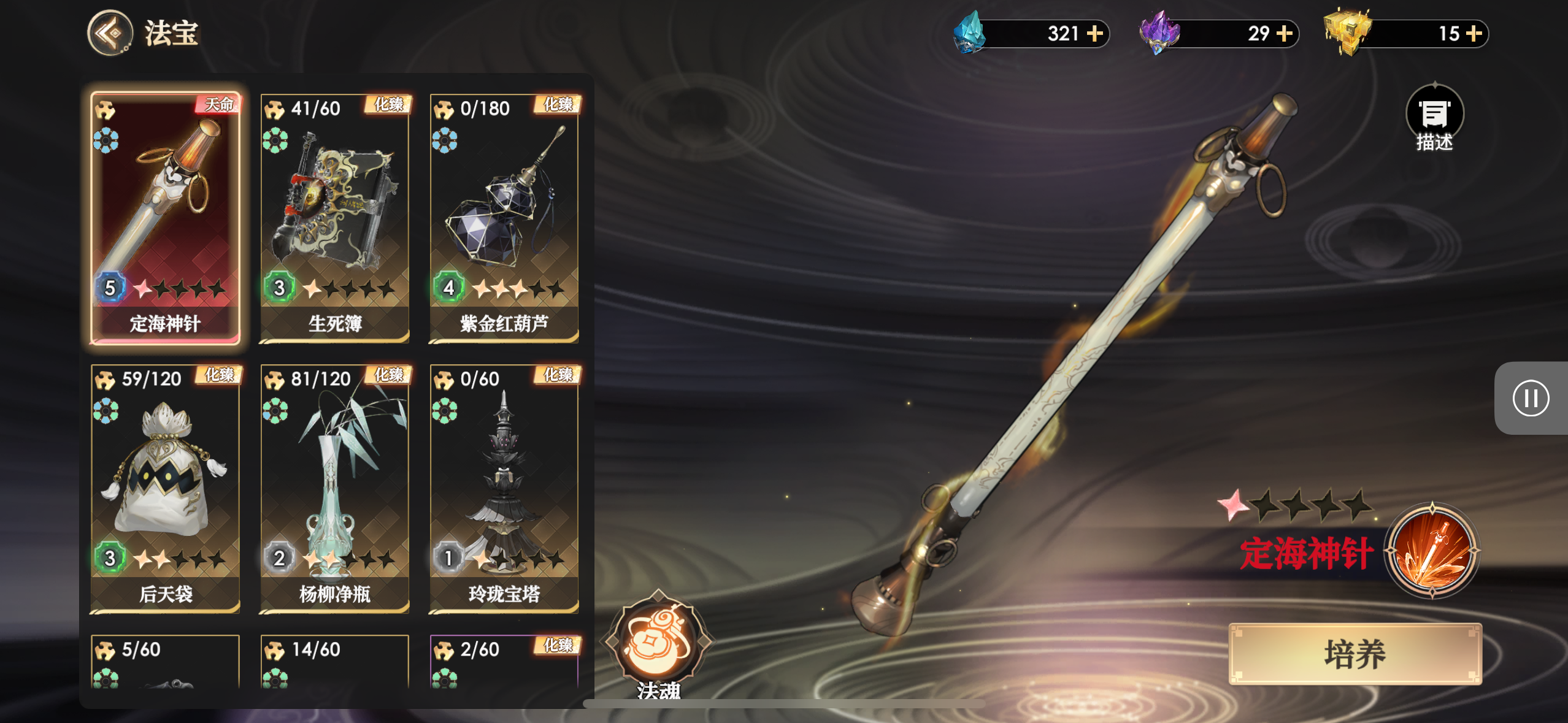The width and height of the screenshot is (1568, 723).
Task: Pick the 后天袋 bag card
Action: point(165,488)
